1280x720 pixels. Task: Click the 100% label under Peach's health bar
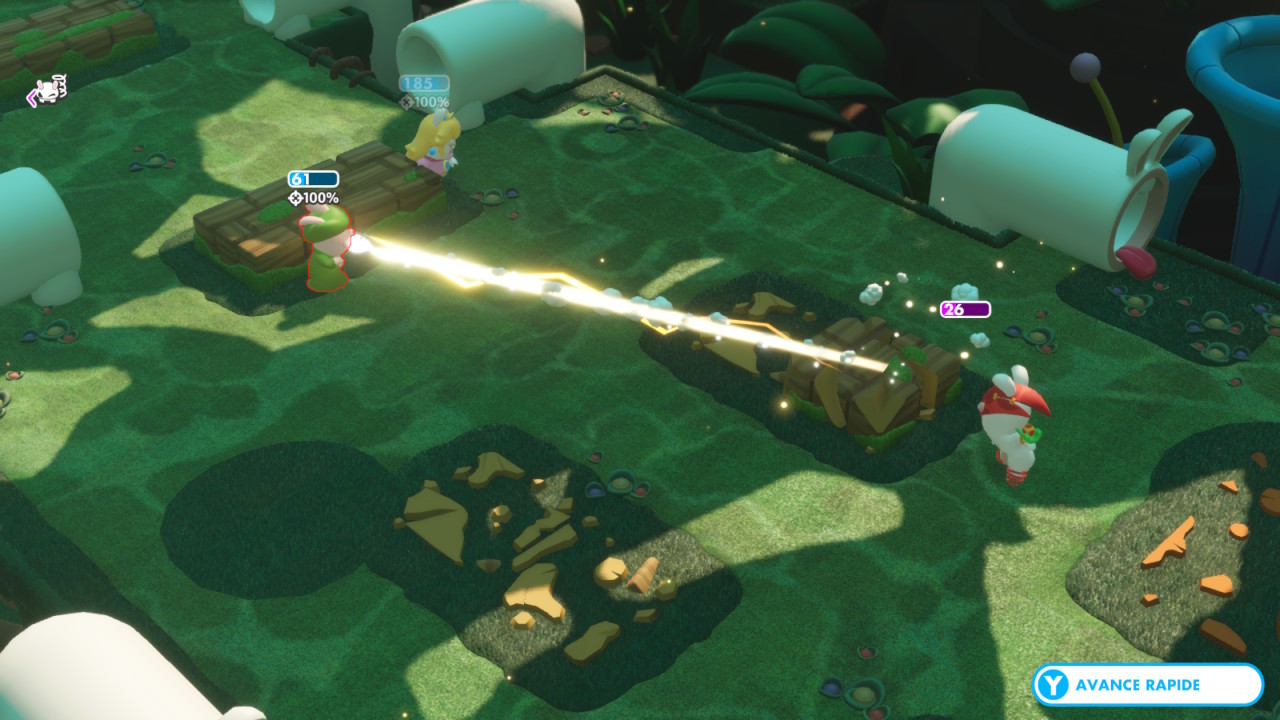pos(431,99)
